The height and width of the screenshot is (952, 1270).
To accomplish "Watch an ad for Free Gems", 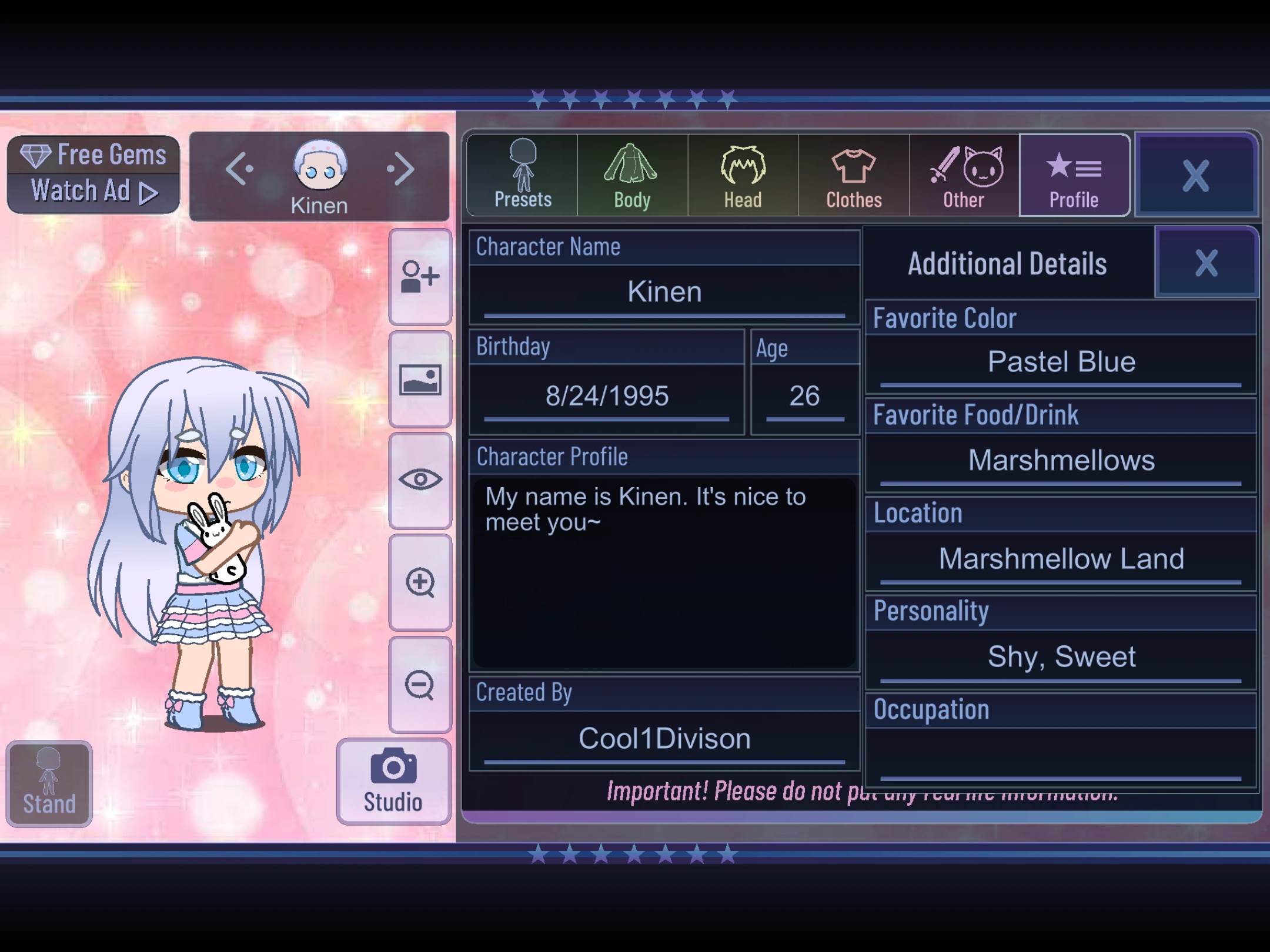I will tap(92, 172).
